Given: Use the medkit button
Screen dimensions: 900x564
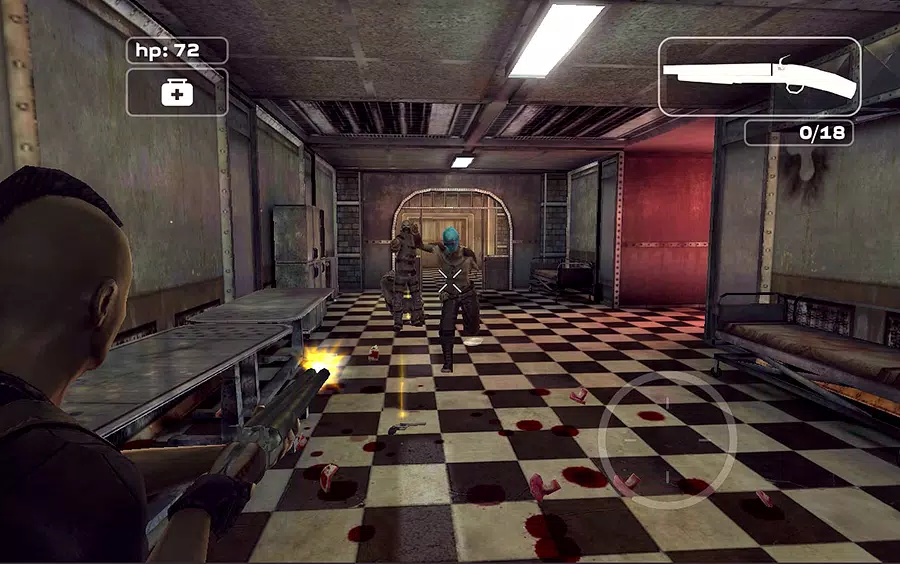Looking at the screenshot, I should click(x=177, y=93).
